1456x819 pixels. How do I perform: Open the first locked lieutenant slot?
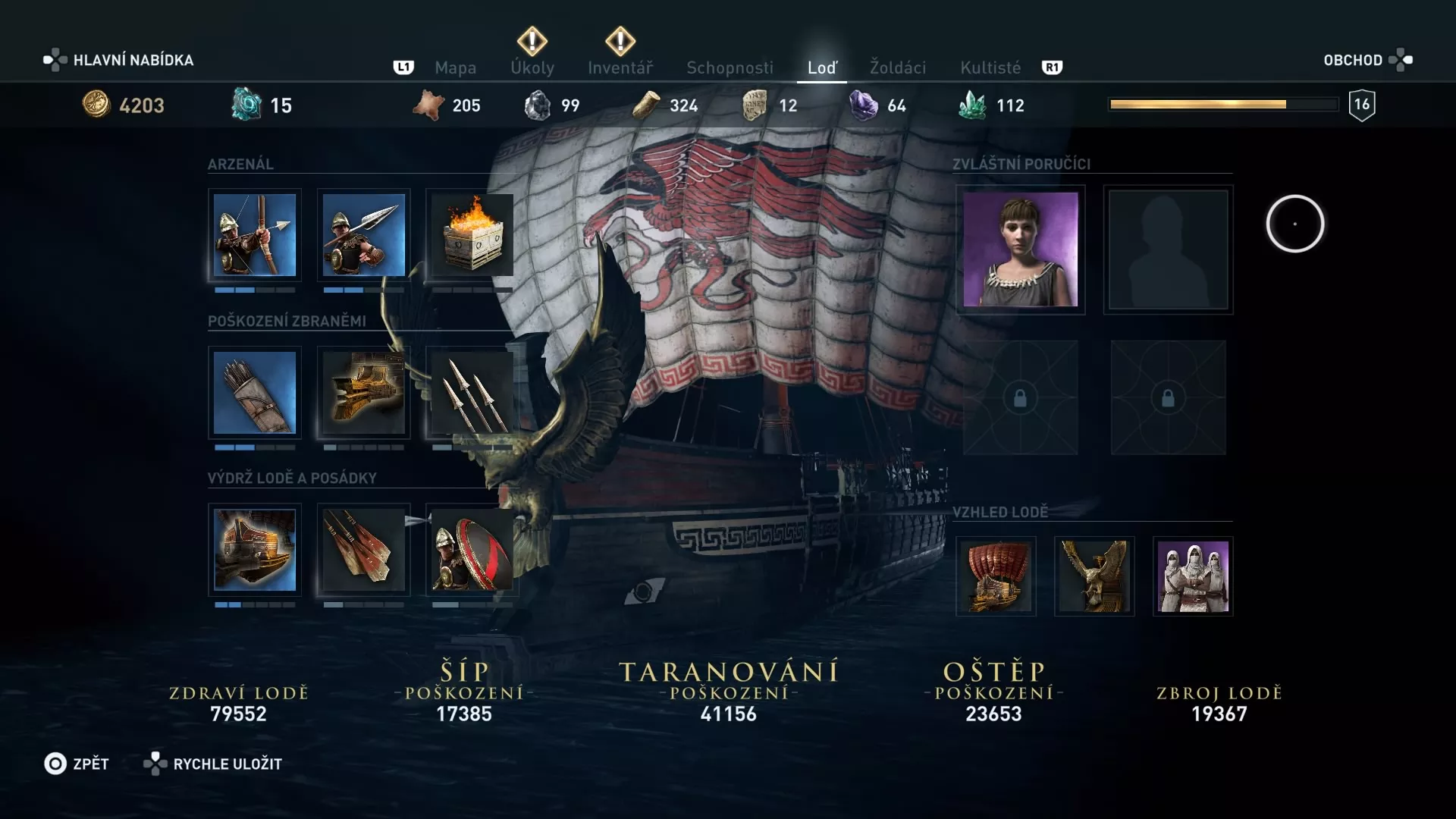tap(1021, 398)
